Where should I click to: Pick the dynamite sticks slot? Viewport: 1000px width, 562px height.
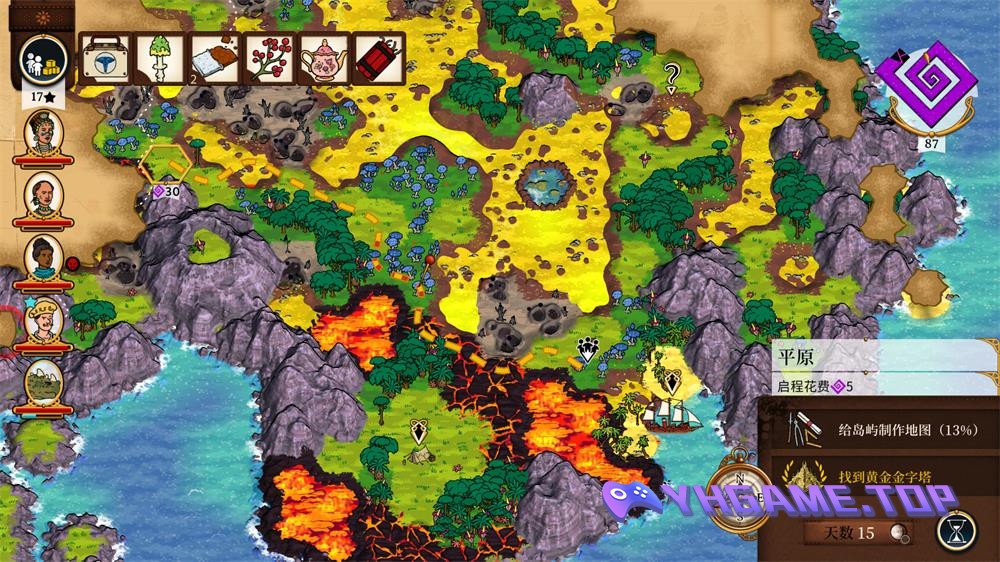379,58
